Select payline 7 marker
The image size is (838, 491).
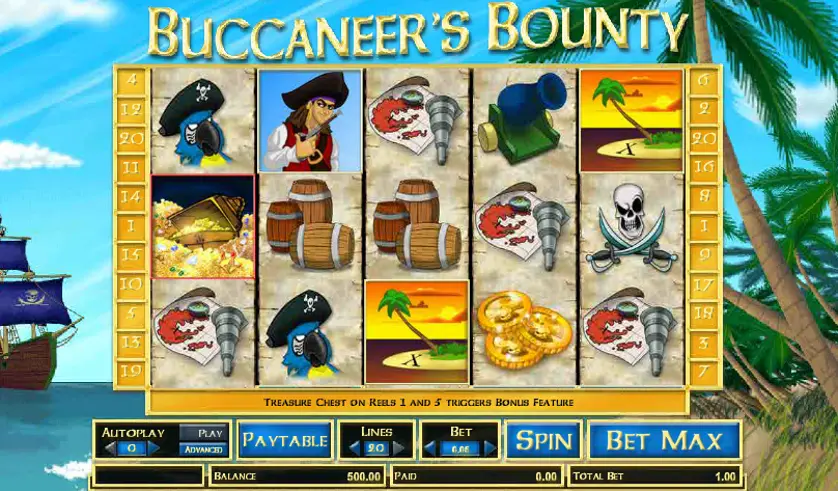704,371
